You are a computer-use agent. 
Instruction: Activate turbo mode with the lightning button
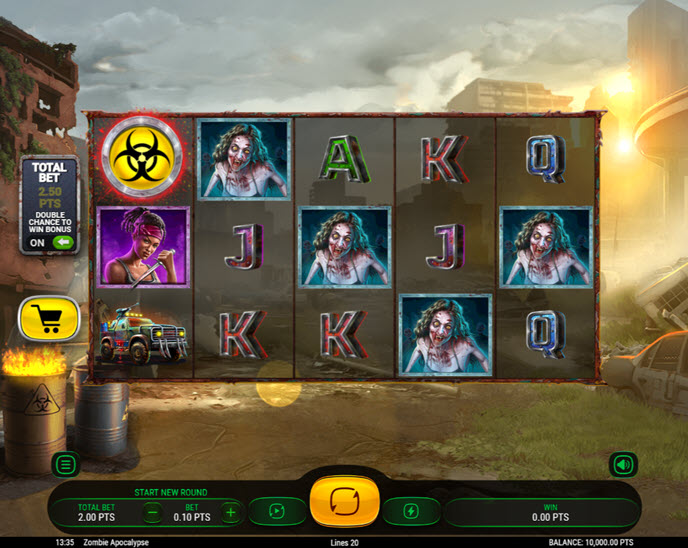click(411, 512)
